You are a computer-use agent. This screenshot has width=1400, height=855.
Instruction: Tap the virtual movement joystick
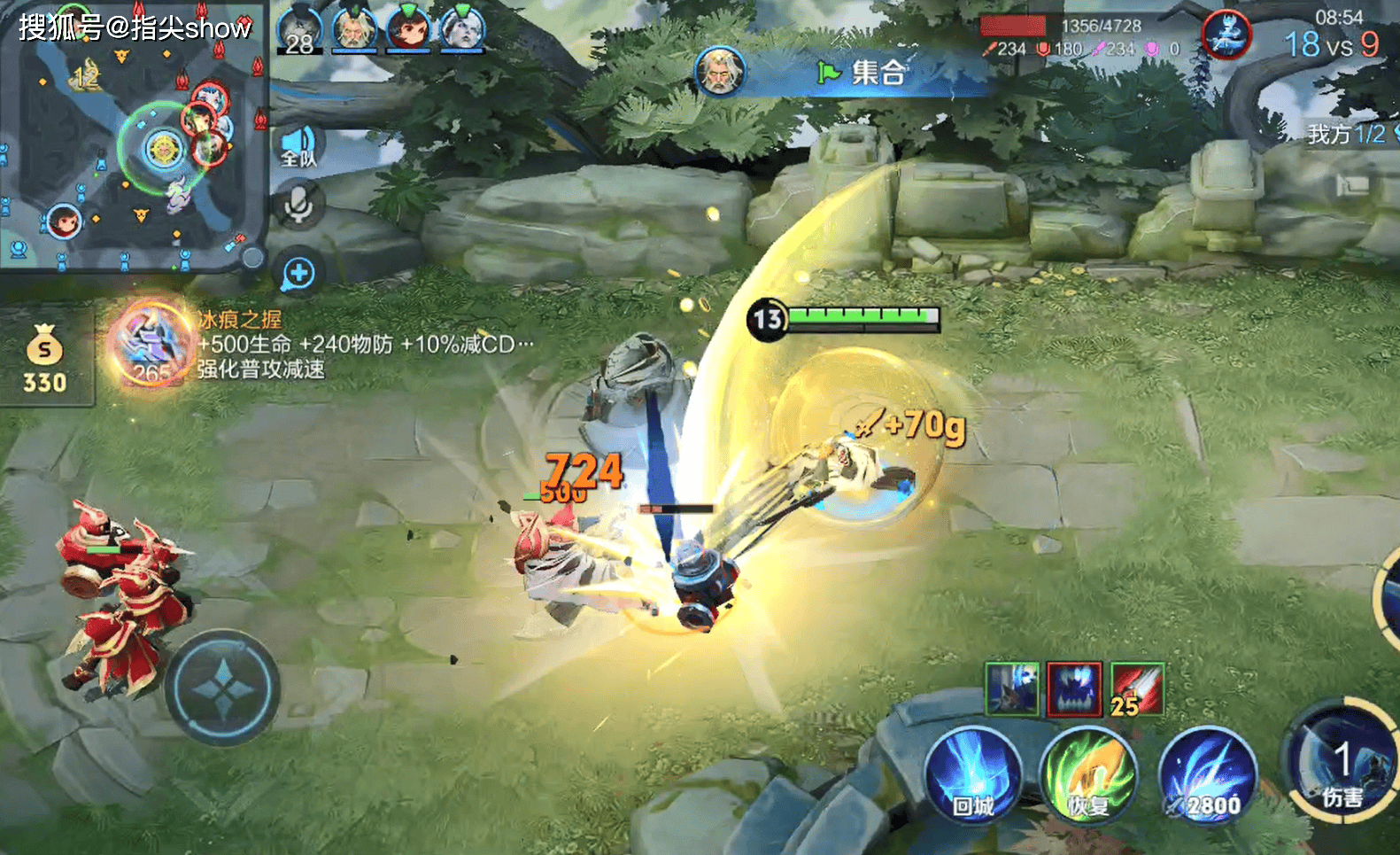222,688
